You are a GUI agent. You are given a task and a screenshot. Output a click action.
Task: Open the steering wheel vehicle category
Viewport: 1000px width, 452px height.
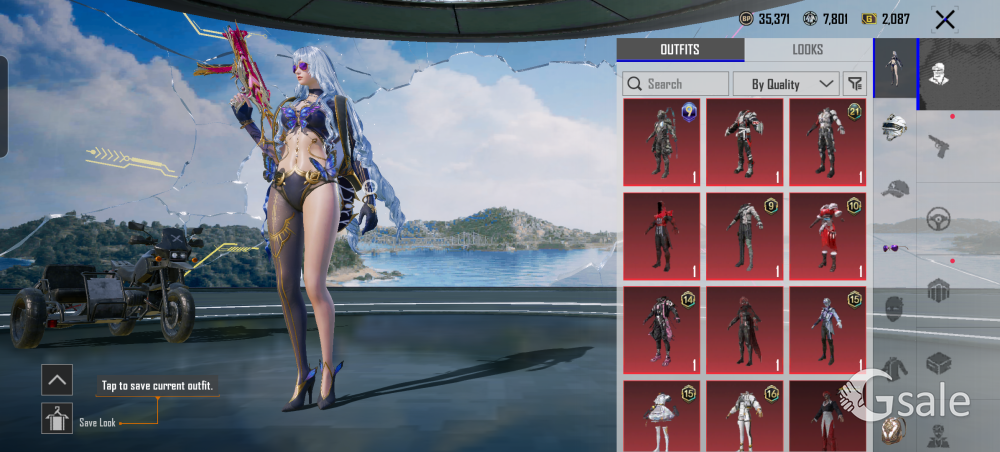tap(939, 218)
